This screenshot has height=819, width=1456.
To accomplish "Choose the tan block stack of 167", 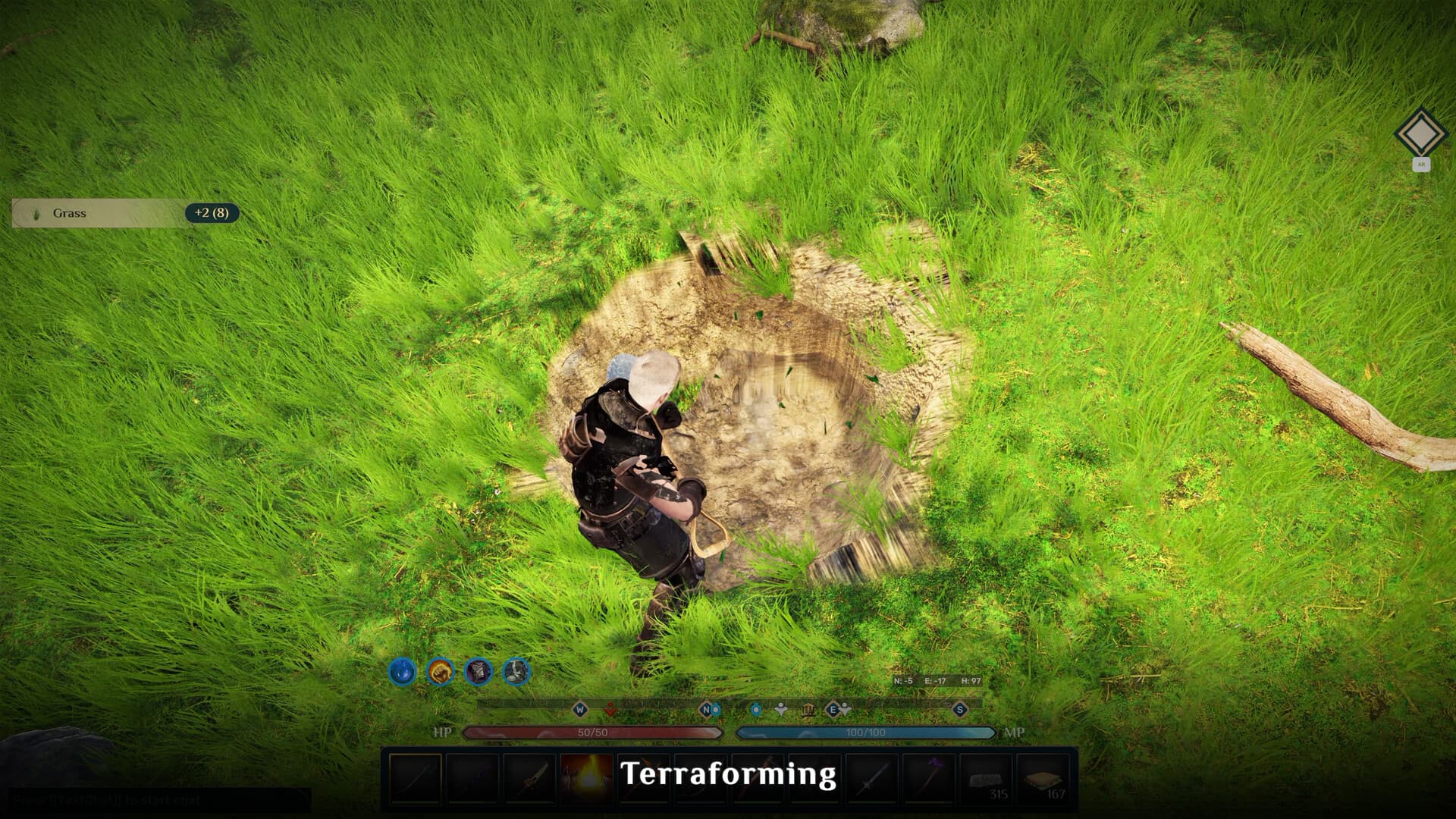I will pos(1043,778).
